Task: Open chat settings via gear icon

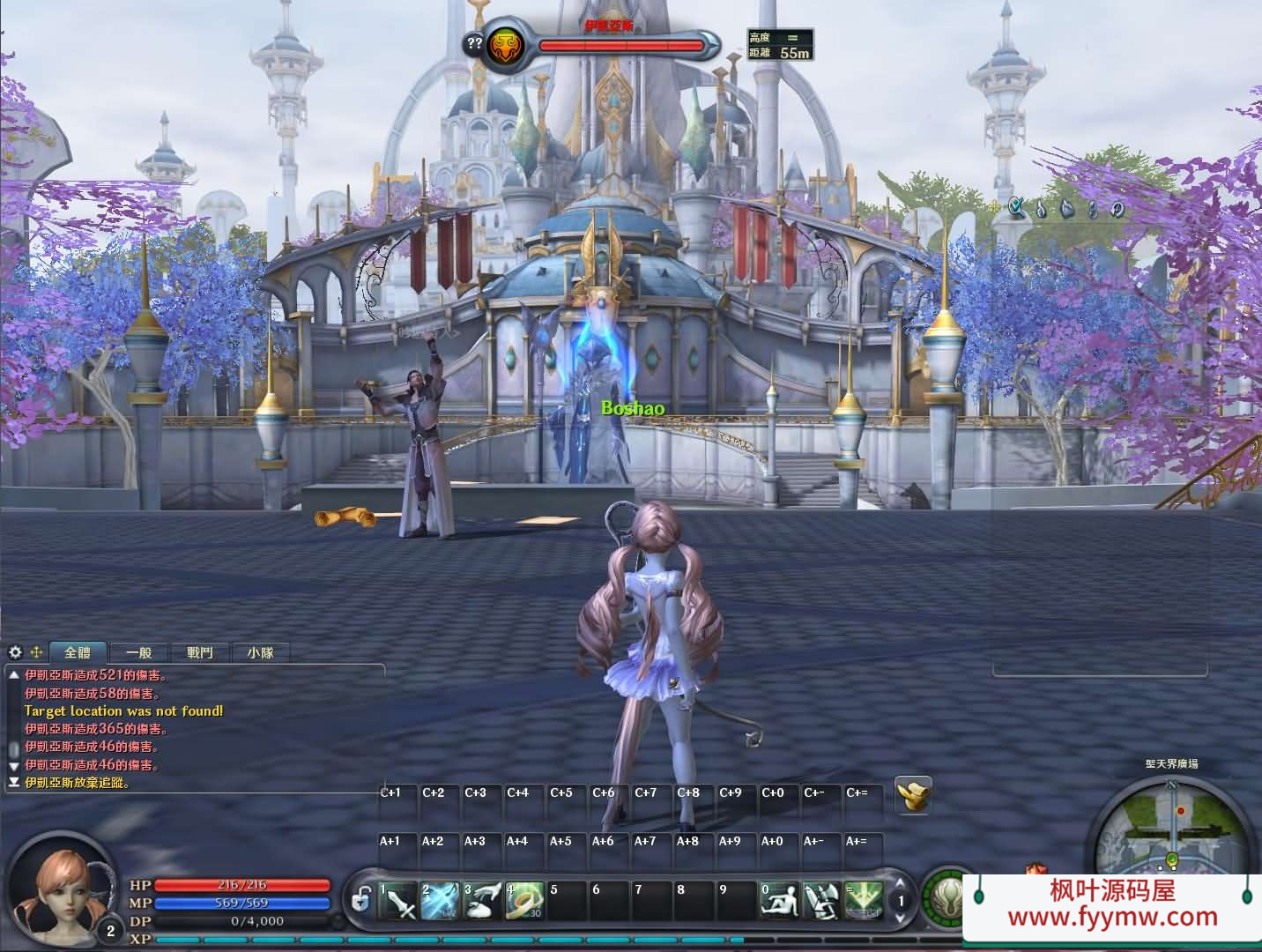Action: coord(15,652)
